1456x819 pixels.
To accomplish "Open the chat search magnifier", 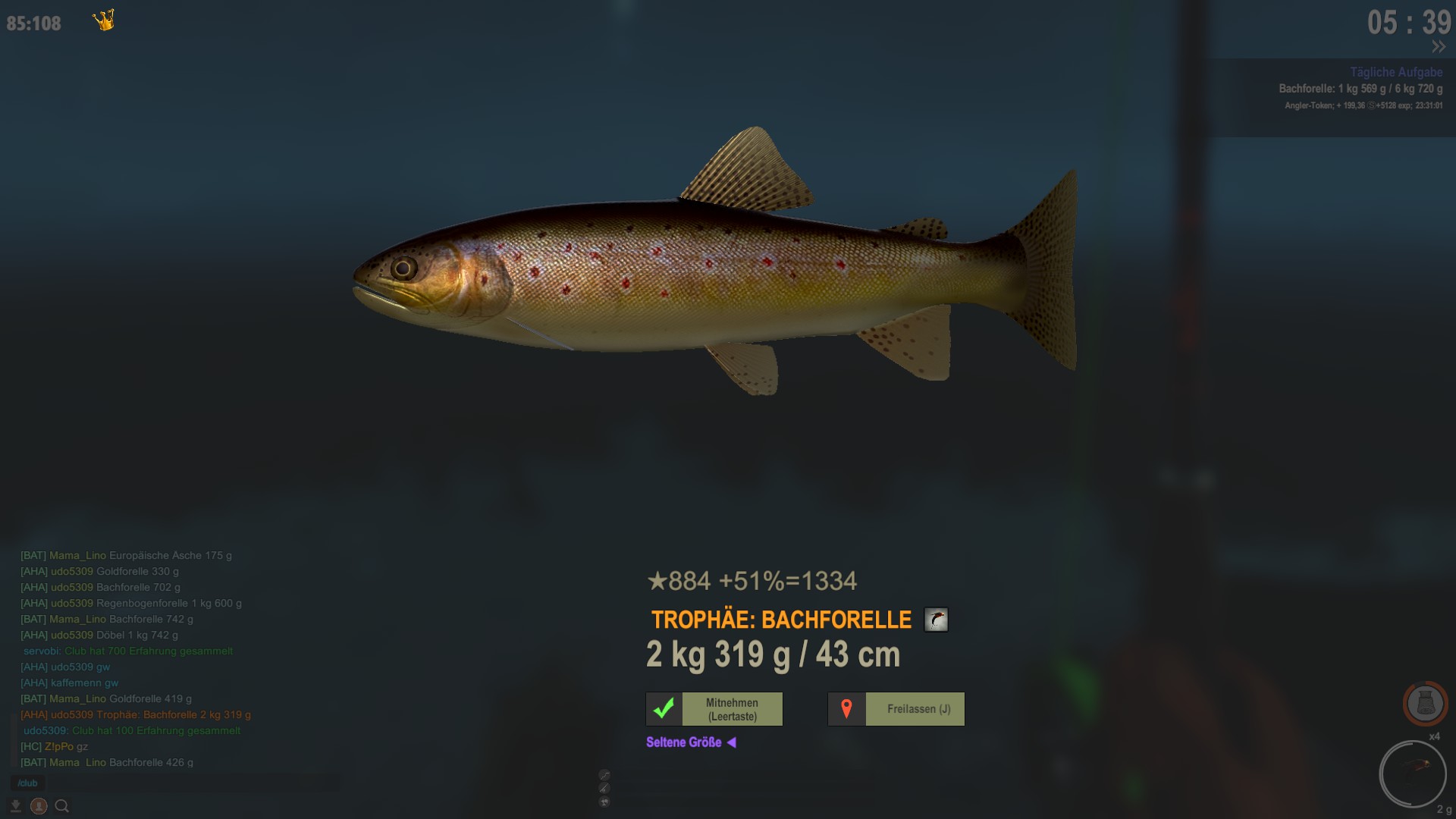I will tap(62, 806).
